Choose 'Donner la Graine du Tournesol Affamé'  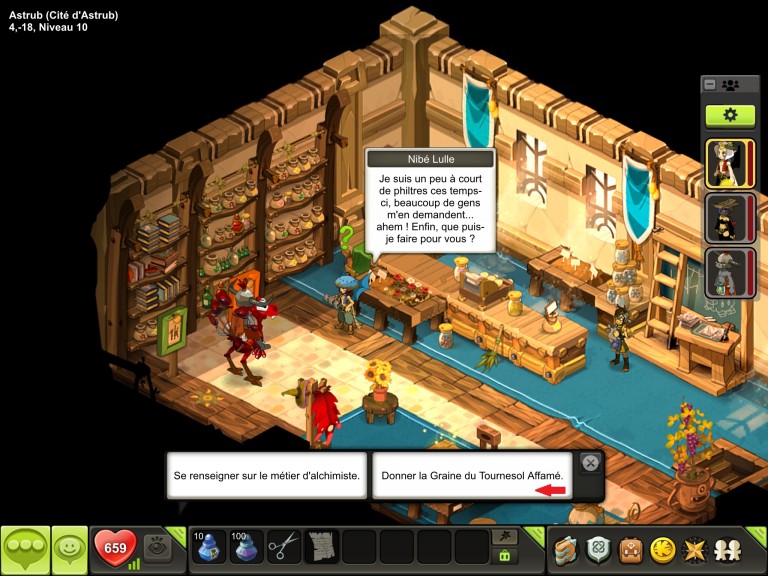pos(473,476)
